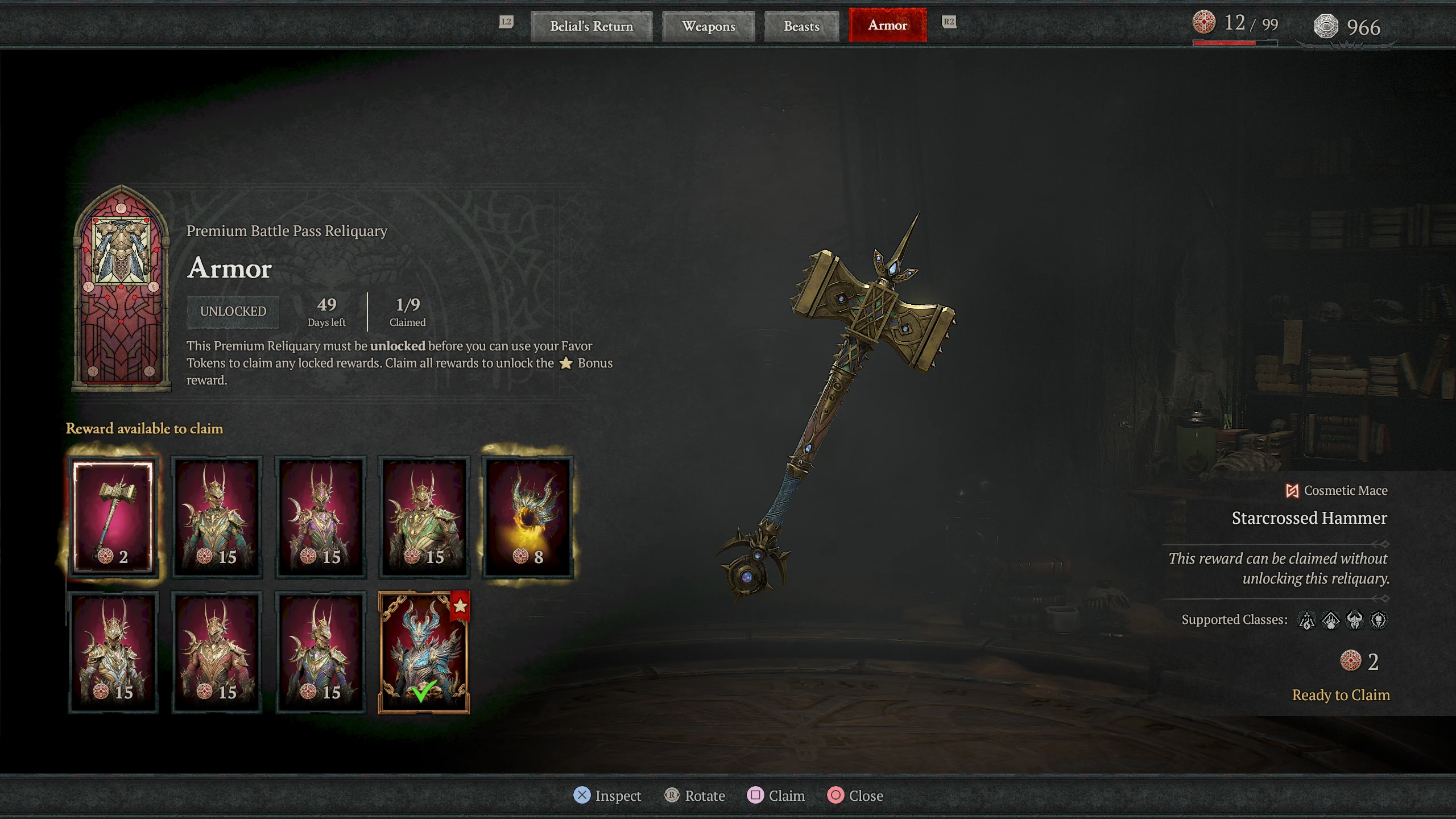Click the bonus star badge on the final armor reward

pyautogui.click(x=461, y=607)
